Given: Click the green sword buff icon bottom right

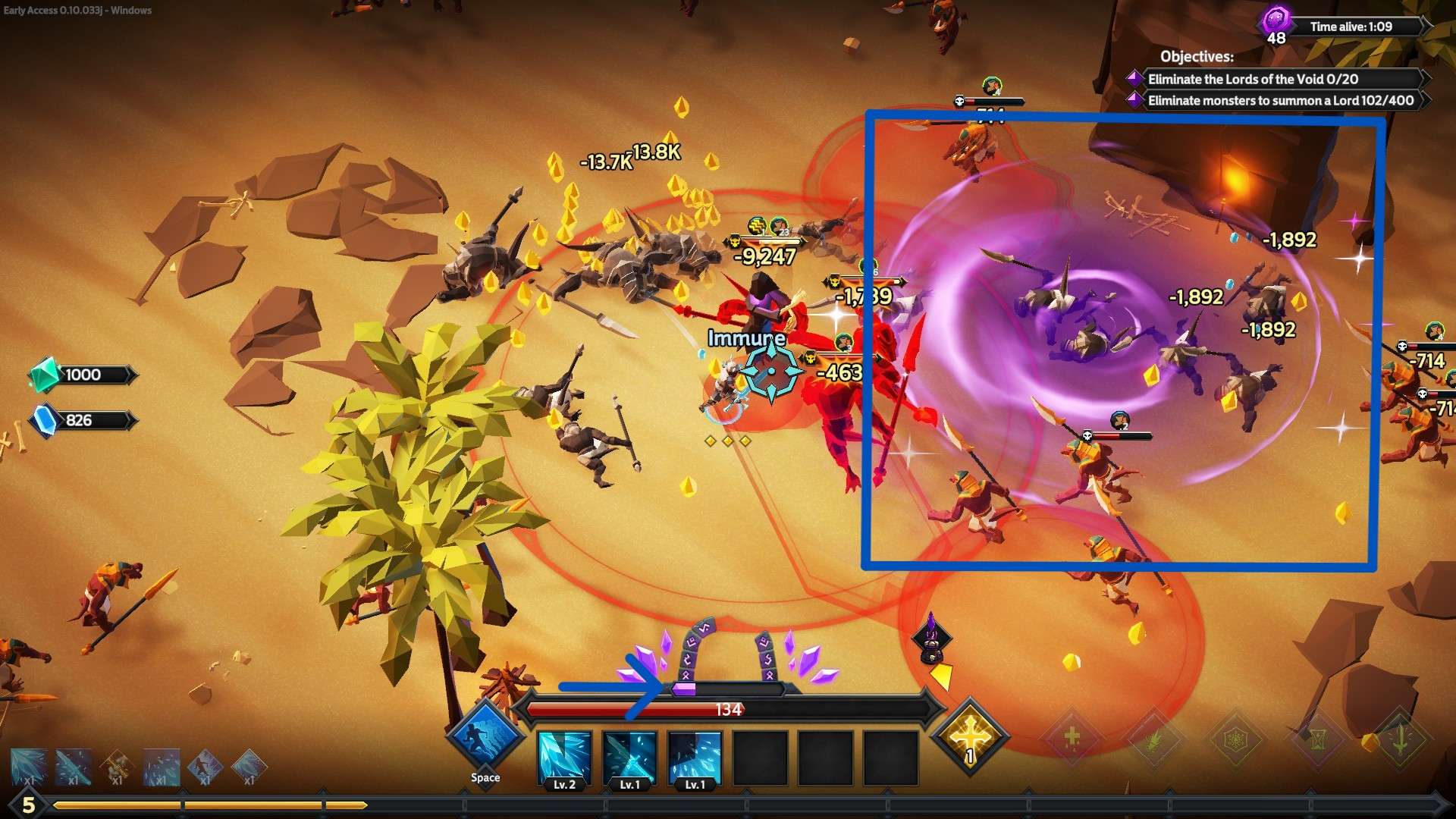Looking at the screenshot, I should 1401,739.
